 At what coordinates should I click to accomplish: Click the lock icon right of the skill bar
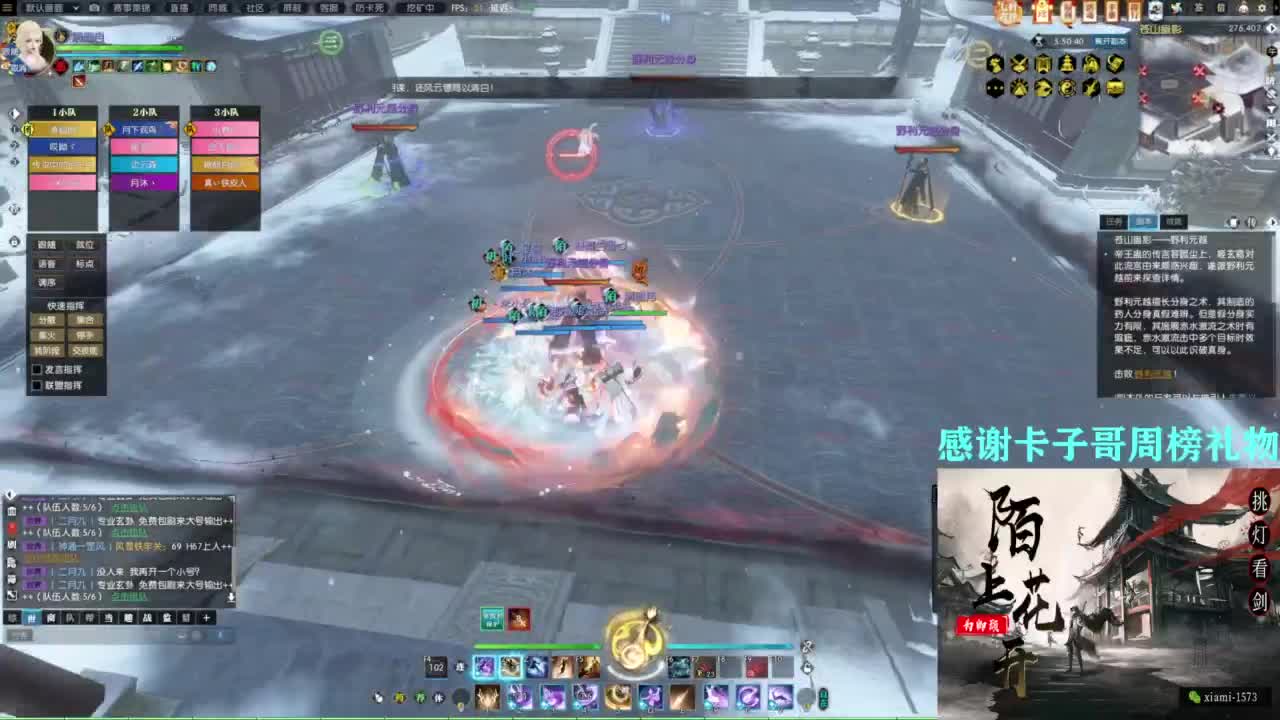coord(807,668)
